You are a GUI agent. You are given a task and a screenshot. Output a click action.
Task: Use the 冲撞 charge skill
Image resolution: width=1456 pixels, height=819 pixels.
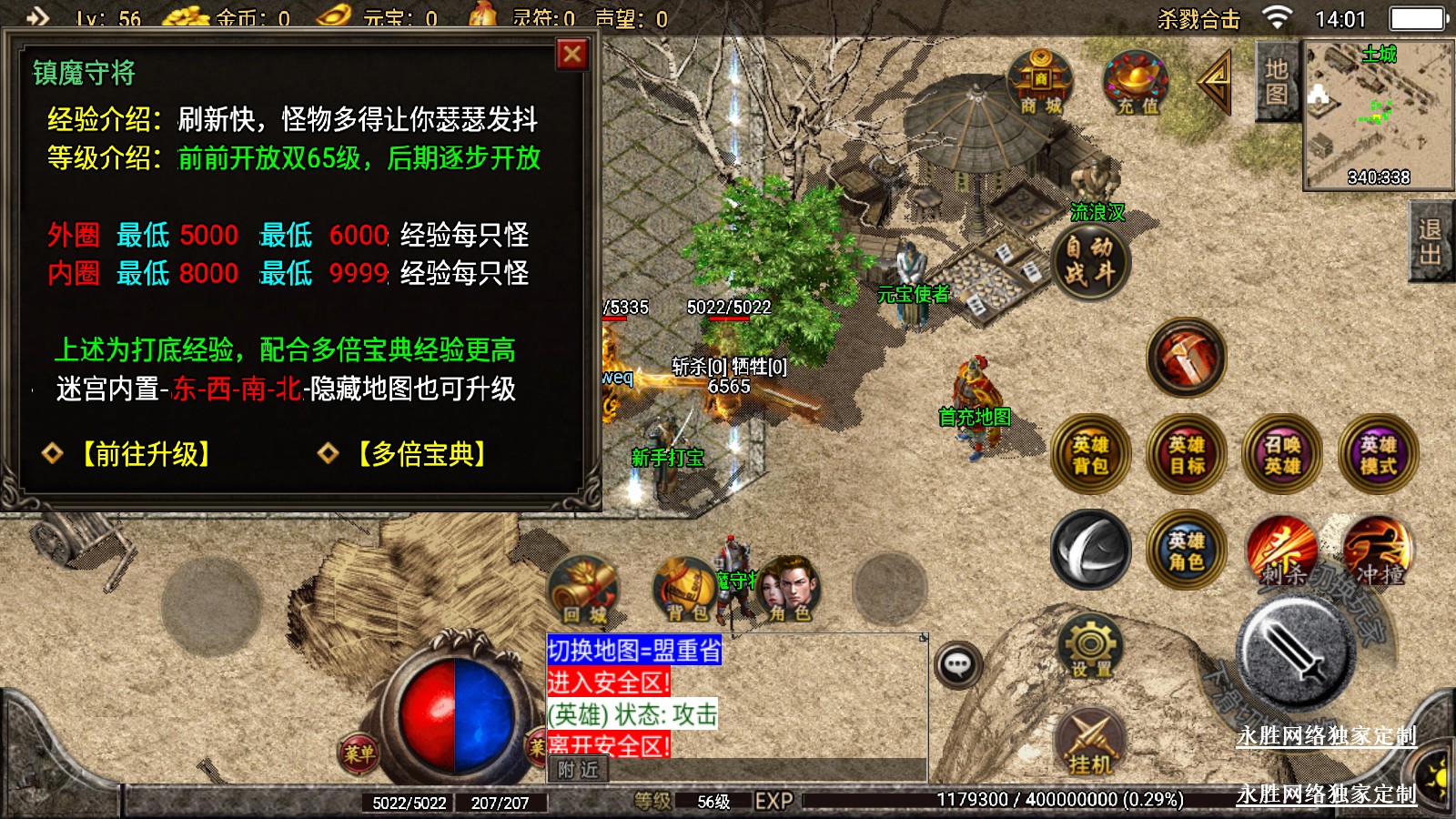coord(1379,551)
